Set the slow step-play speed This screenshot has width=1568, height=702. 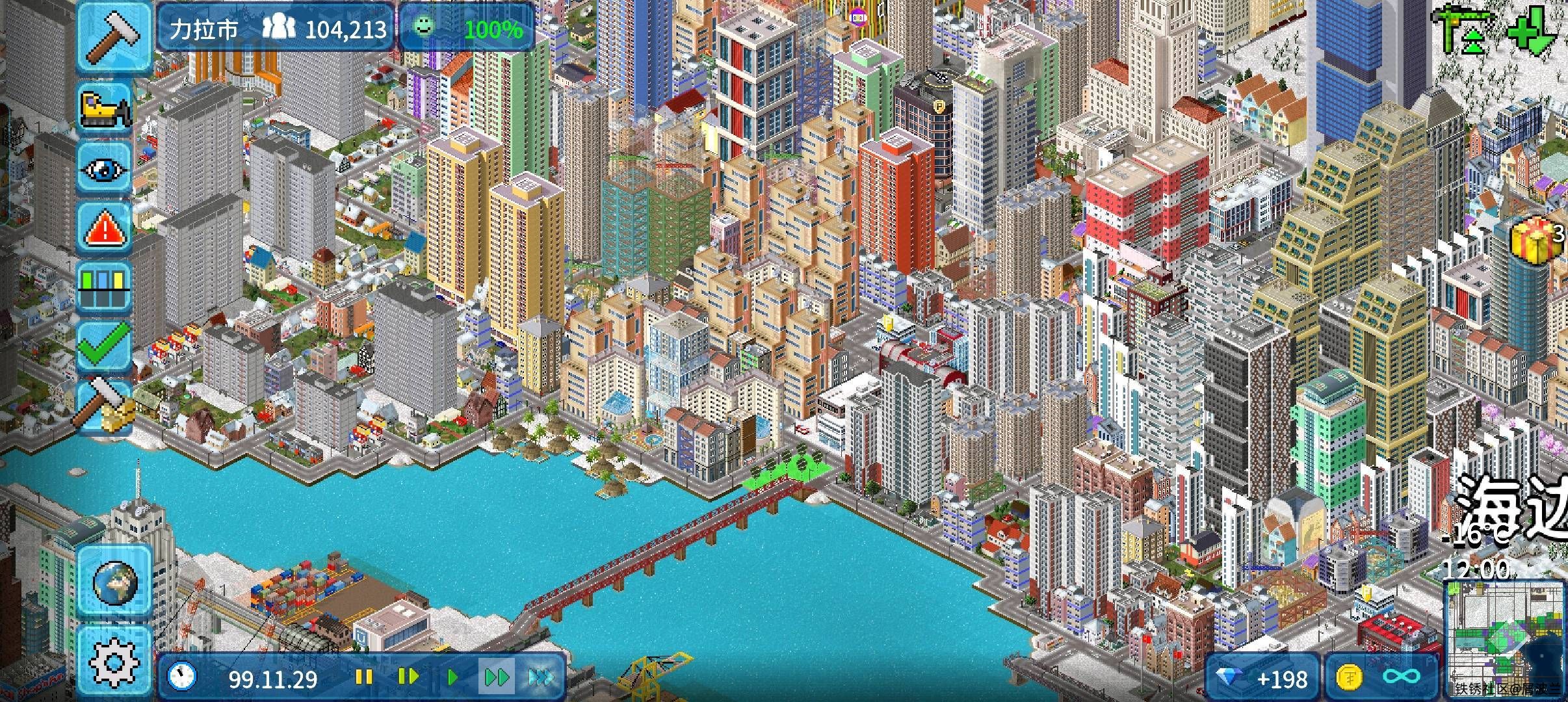click(x=408, y=677)
